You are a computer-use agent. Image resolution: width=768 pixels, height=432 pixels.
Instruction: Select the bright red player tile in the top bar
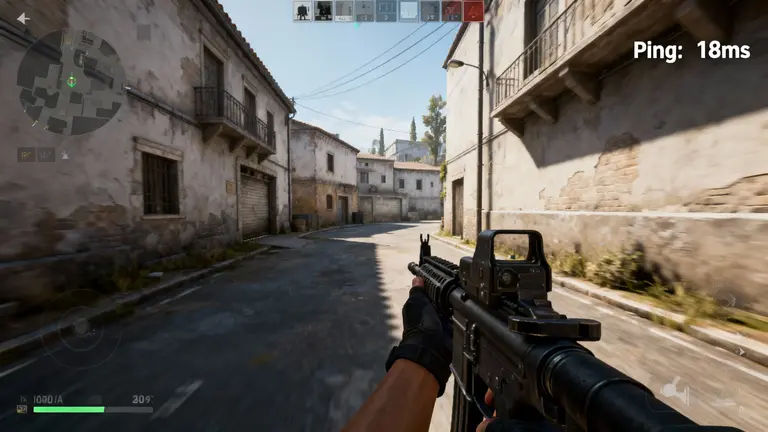[x=473, y=11]
